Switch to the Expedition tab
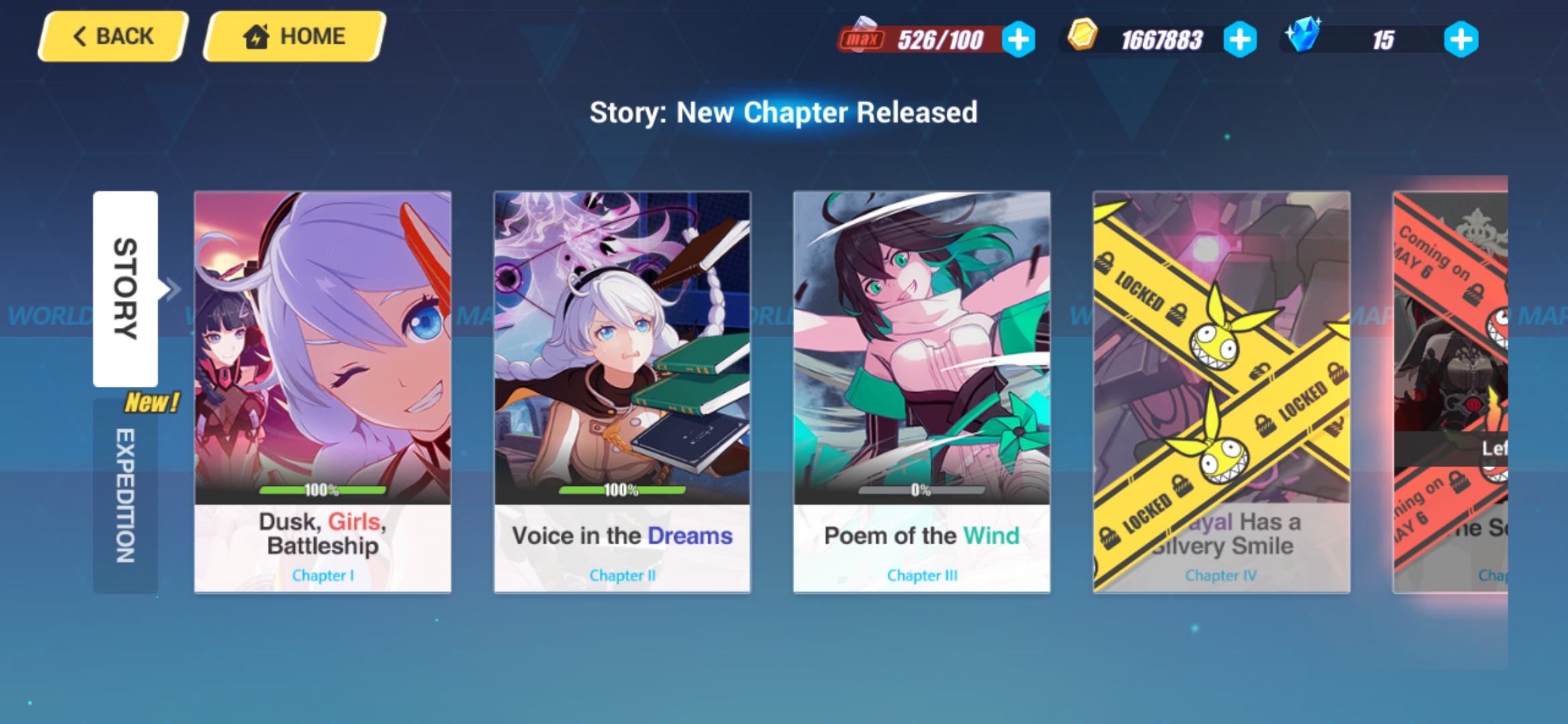1568x724 pixels. click(x=125, y=496)
